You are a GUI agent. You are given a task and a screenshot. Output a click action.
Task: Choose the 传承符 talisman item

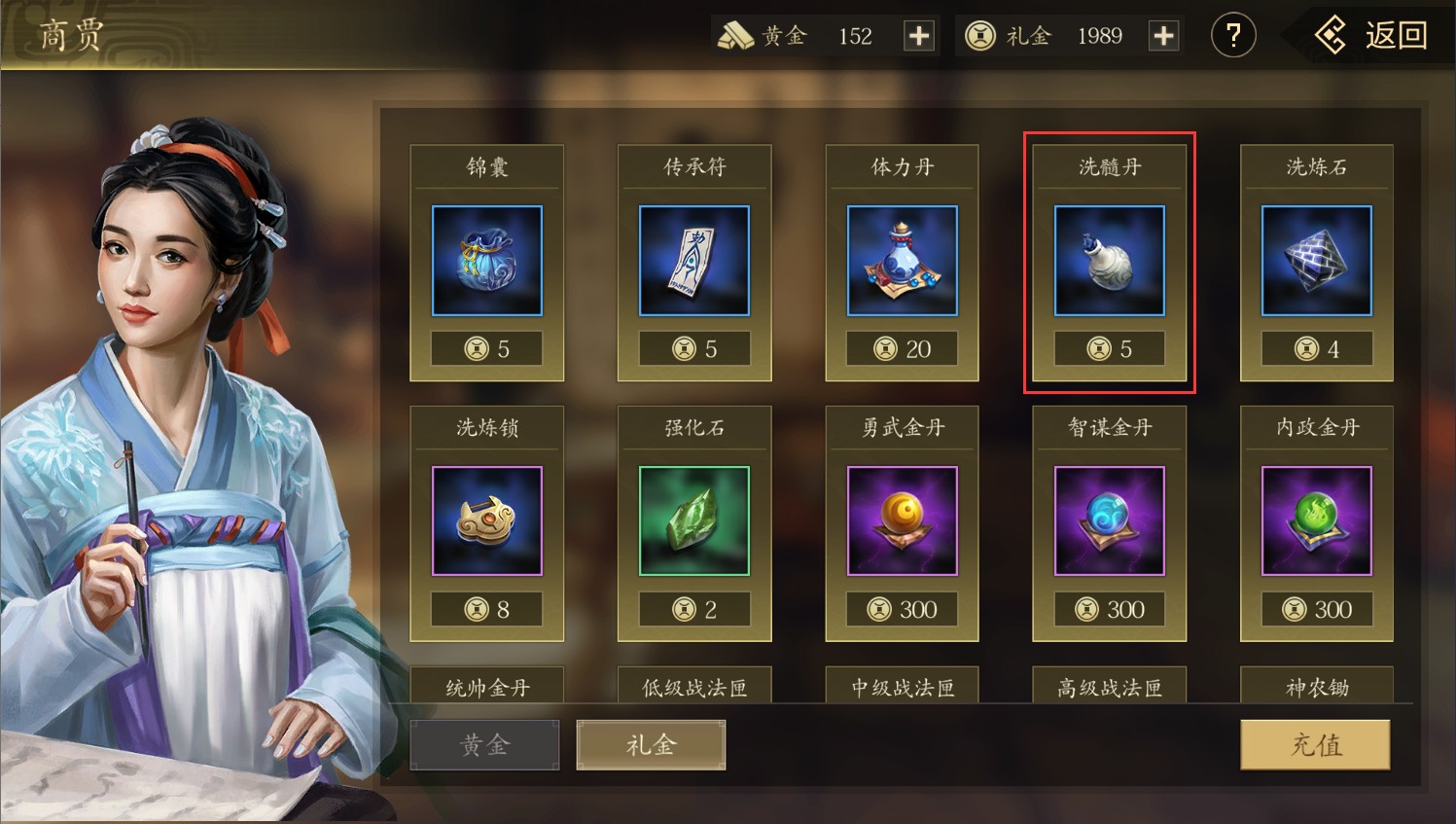tap(694, 261)
